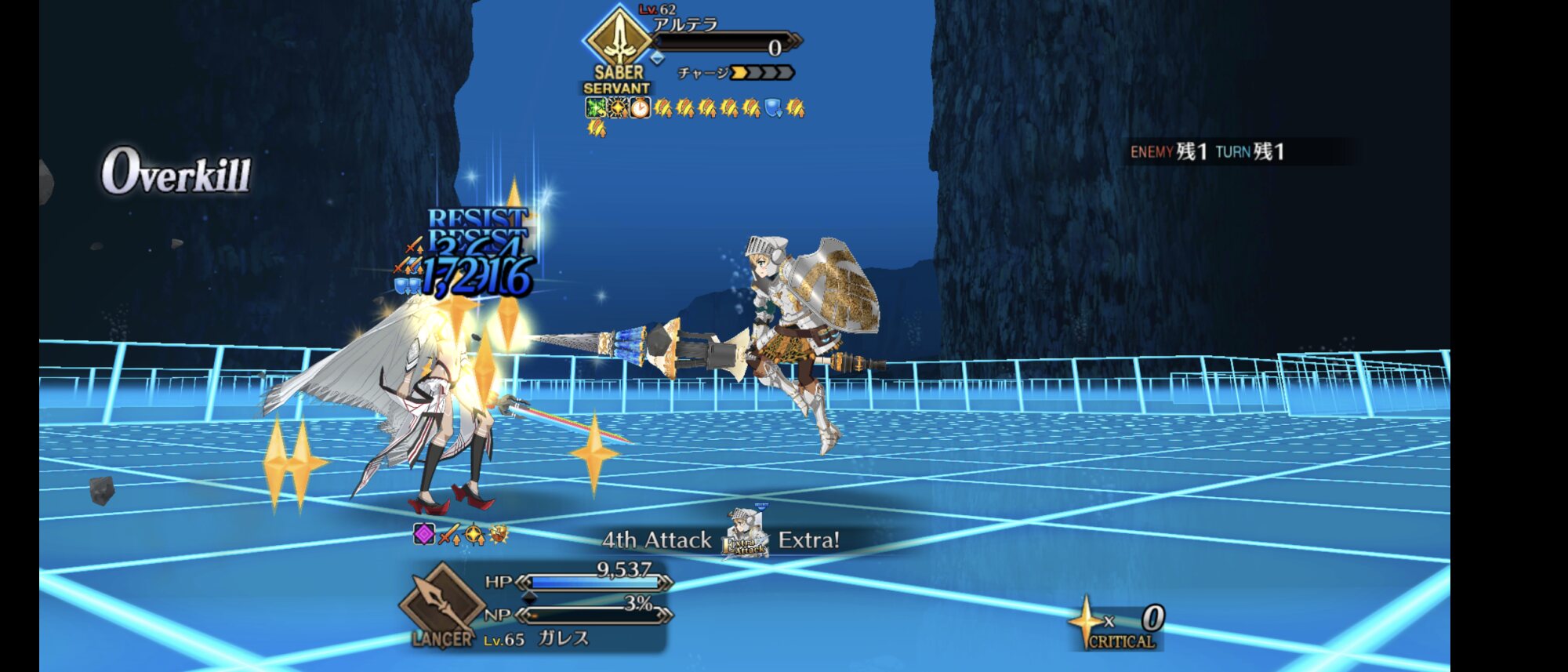This screenshot has height=672, width=1568.
Task: Tap the blue shield status icon under the enemy
Action: pos(773,108)
